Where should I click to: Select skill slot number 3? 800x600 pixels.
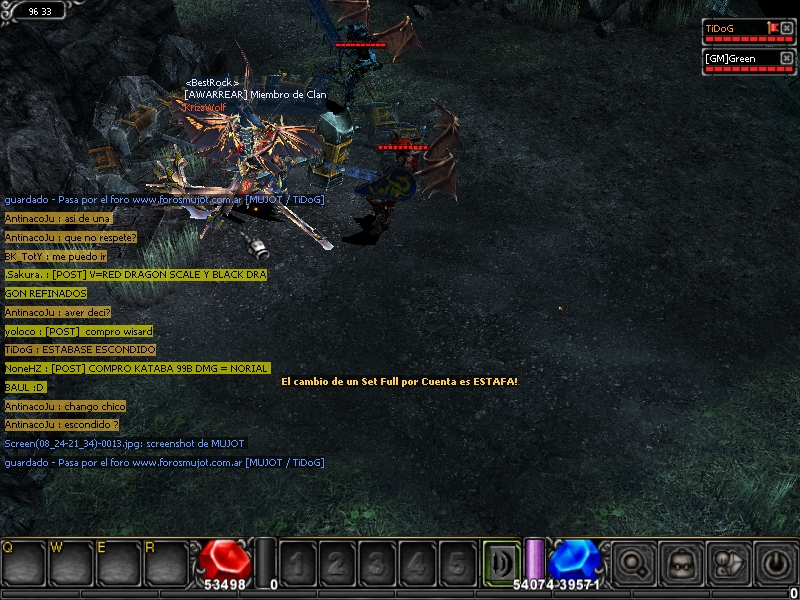tap(378, 564)
